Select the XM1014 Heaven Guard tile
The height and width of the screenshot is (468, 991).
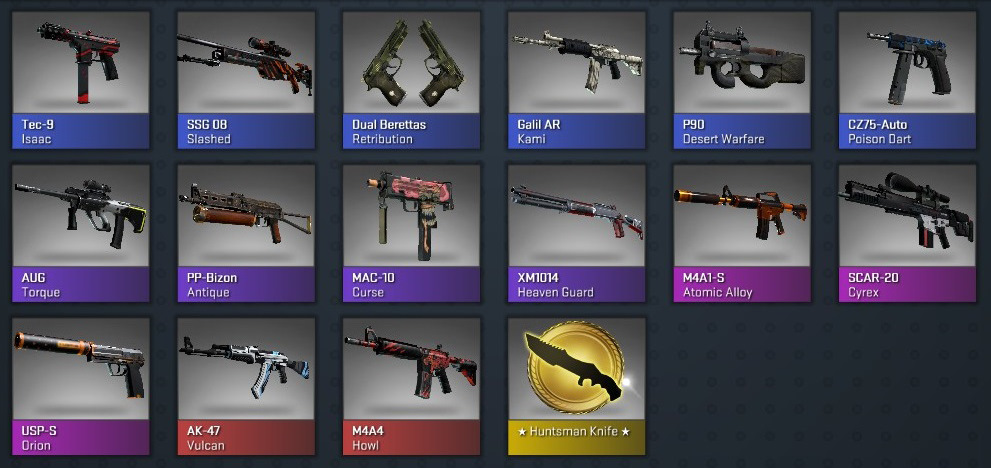click(577, 233)
